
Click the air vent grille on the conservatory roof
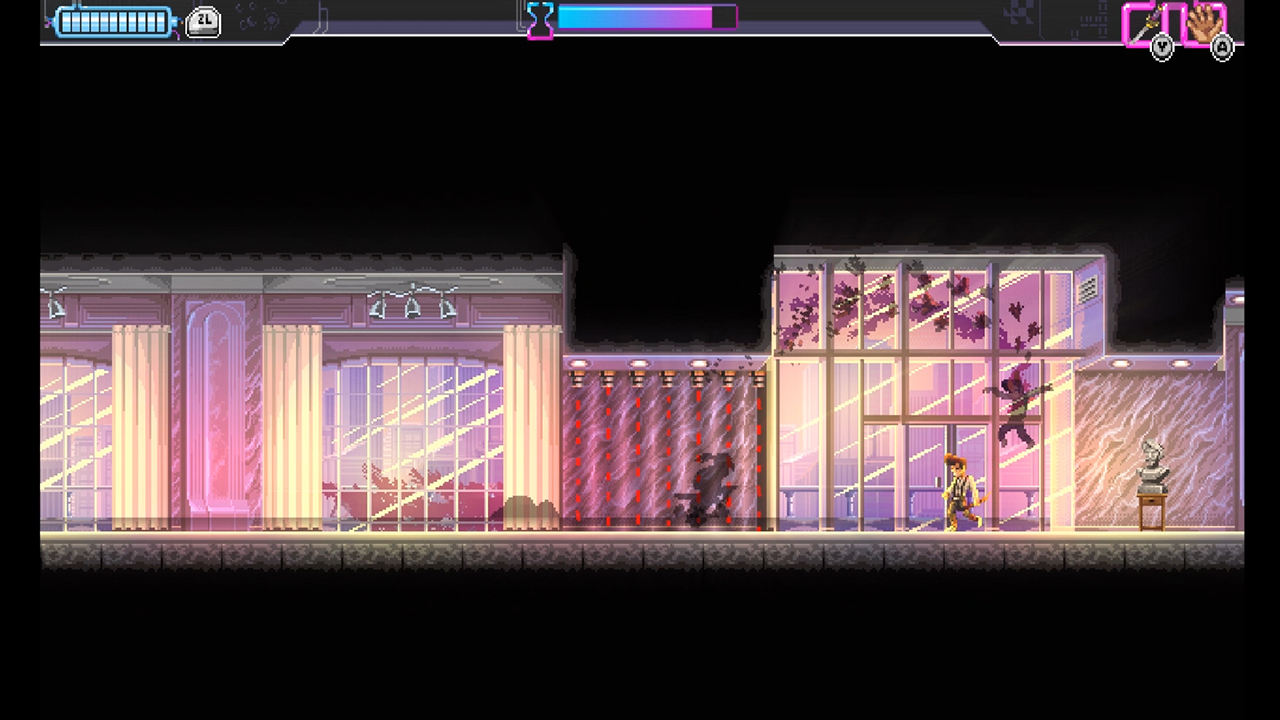pyautogui.click(x=1087, y=289)
